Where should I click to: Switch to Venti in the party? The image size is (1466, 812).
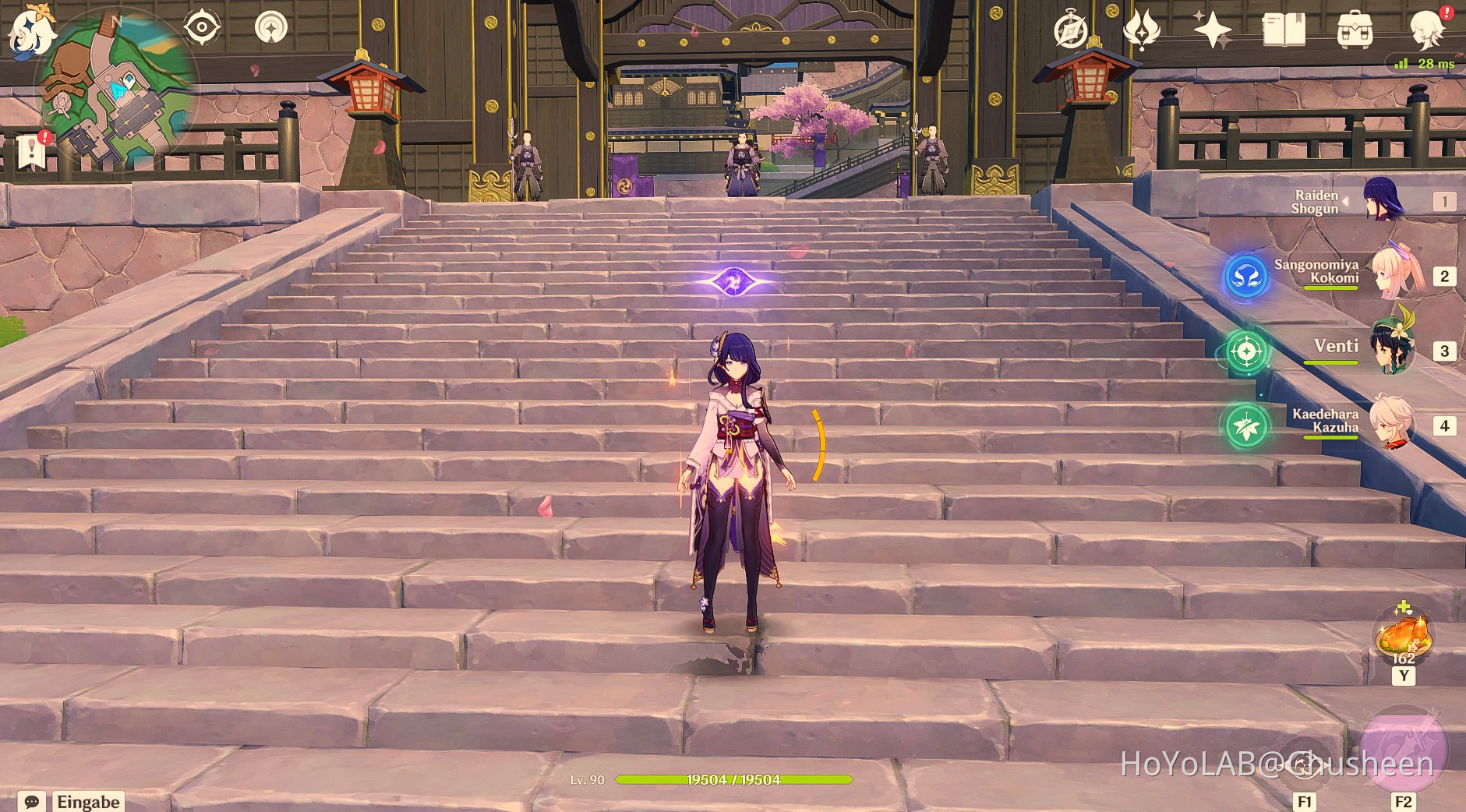pos(1392,349)
